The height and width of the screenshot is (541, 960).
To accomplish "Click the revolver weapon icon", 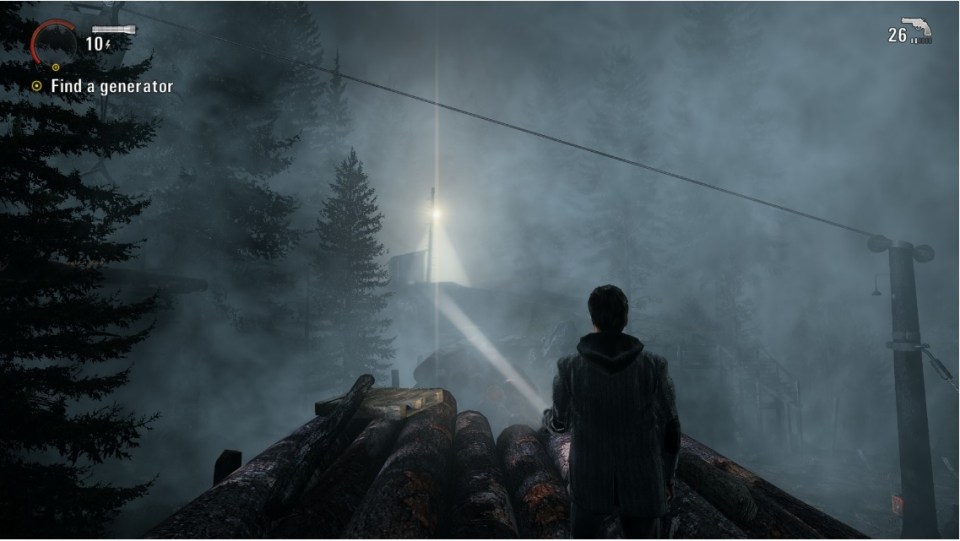I will pyautogui.click(x=918, y=30).
